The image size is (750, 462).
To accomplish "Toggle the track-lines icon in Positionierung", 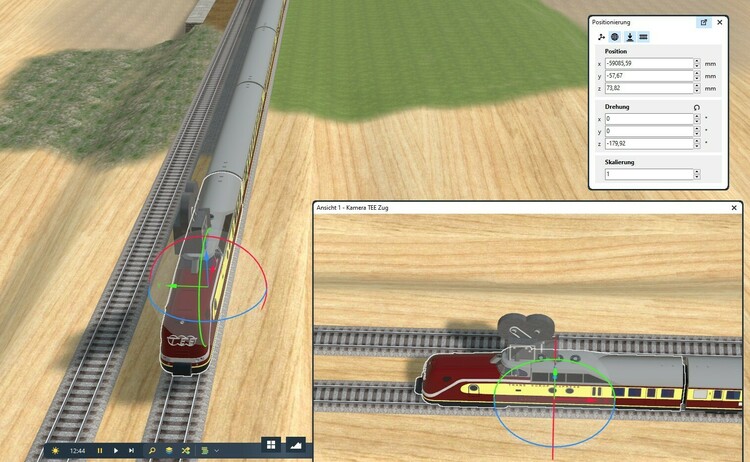I will pos(643,37).
